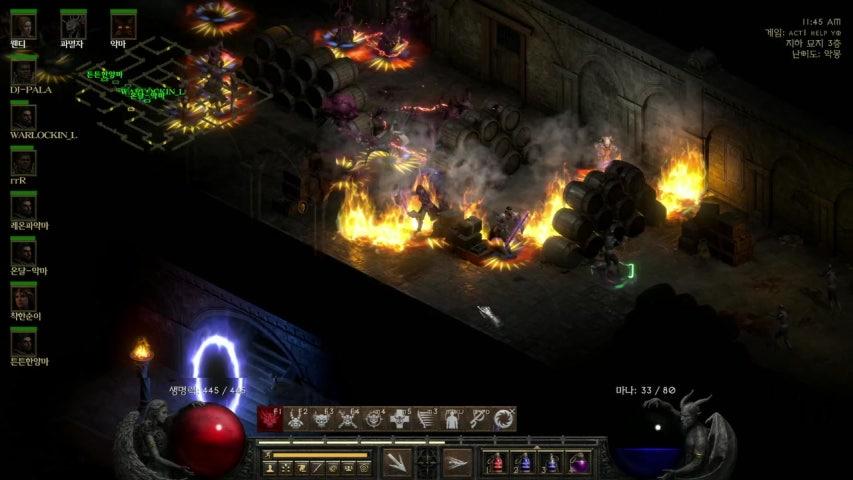
Task: Select the DJ-PALA party portrait
Action: point(23,70)
